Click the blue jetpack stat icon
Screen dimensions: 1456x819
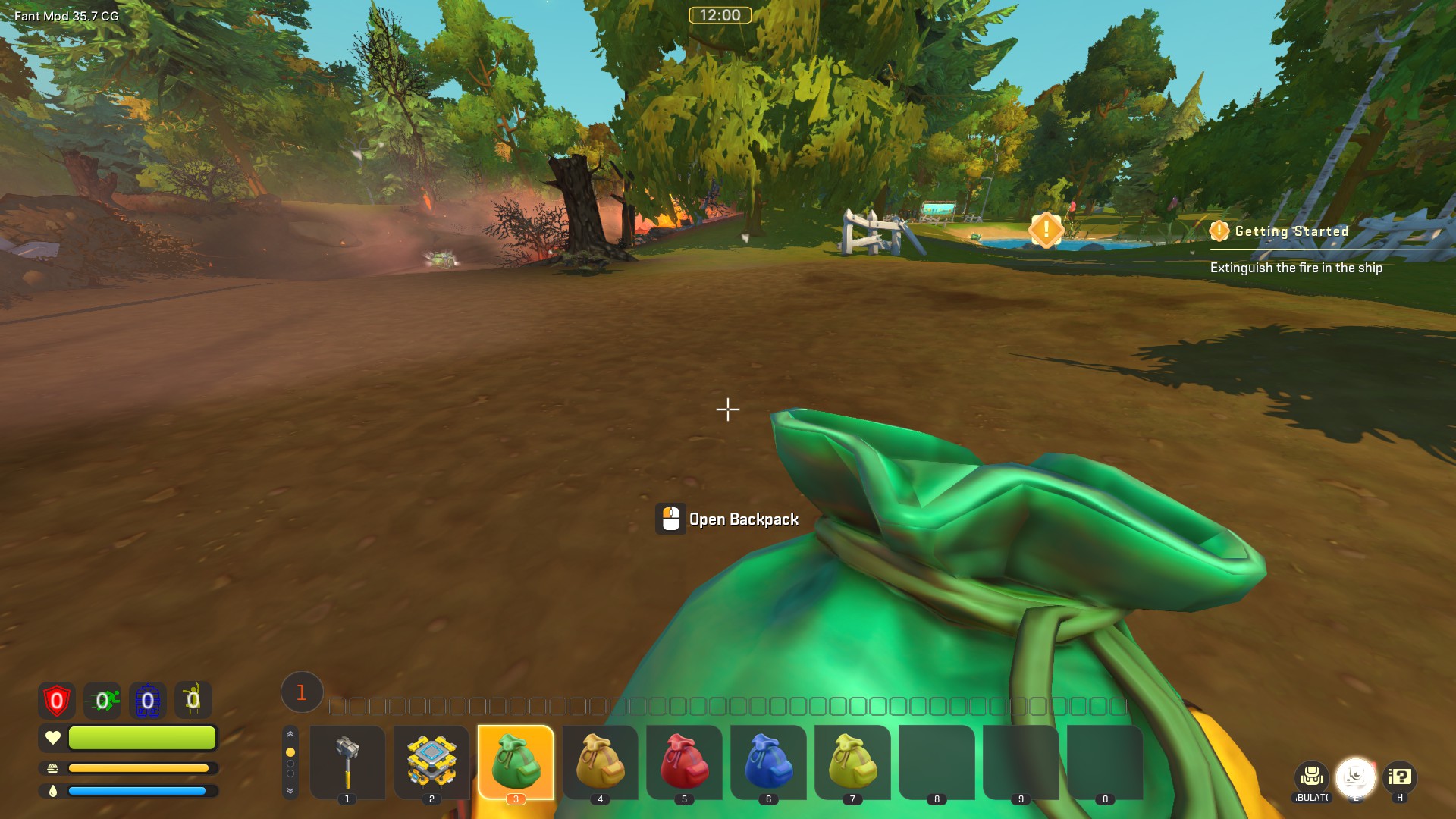(148, 701)
